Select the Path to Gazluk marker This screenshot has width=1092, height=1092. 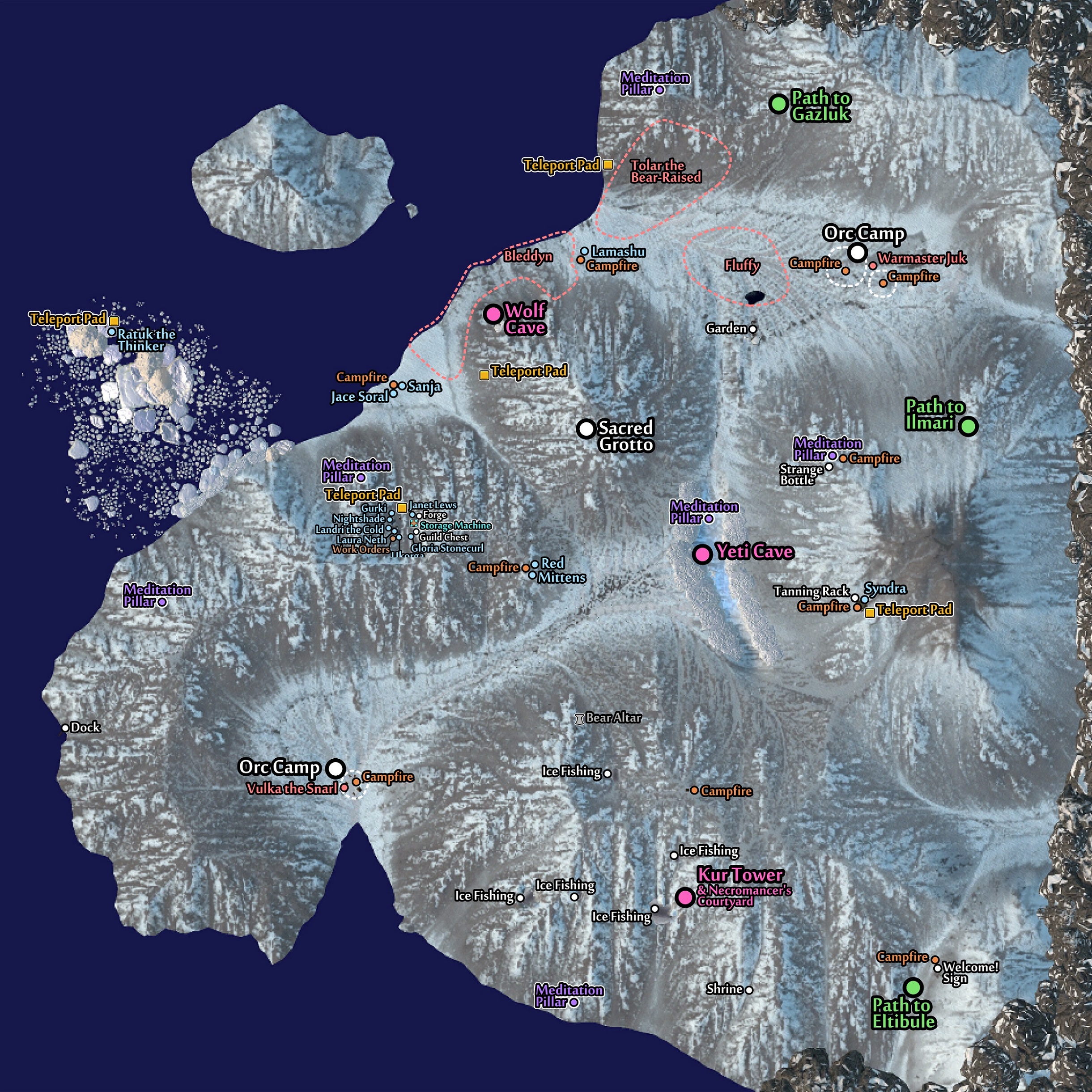pyautogui.click(x=779, y=104)
